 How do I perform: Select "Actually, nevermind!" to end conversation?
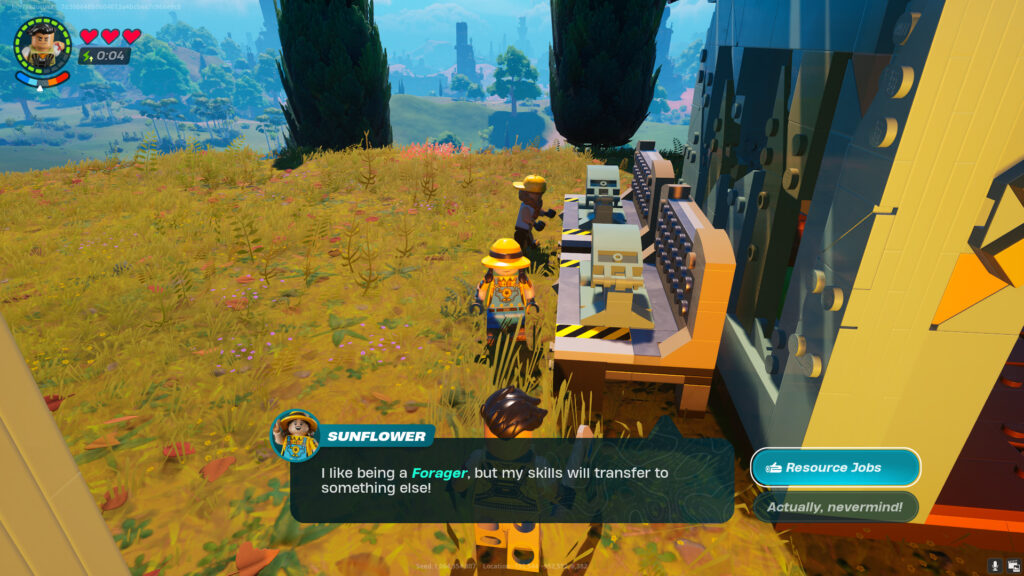point(835,507)
